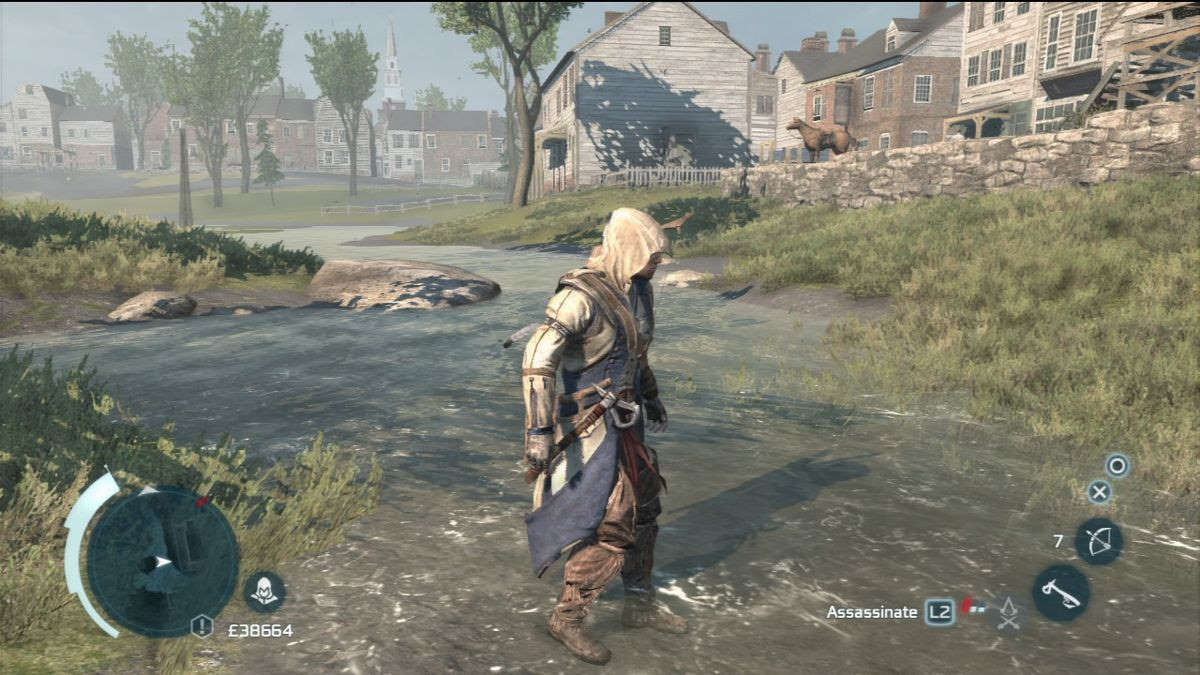Click the circular minimap
This screenshot has height=675, width=1200.
162,560
